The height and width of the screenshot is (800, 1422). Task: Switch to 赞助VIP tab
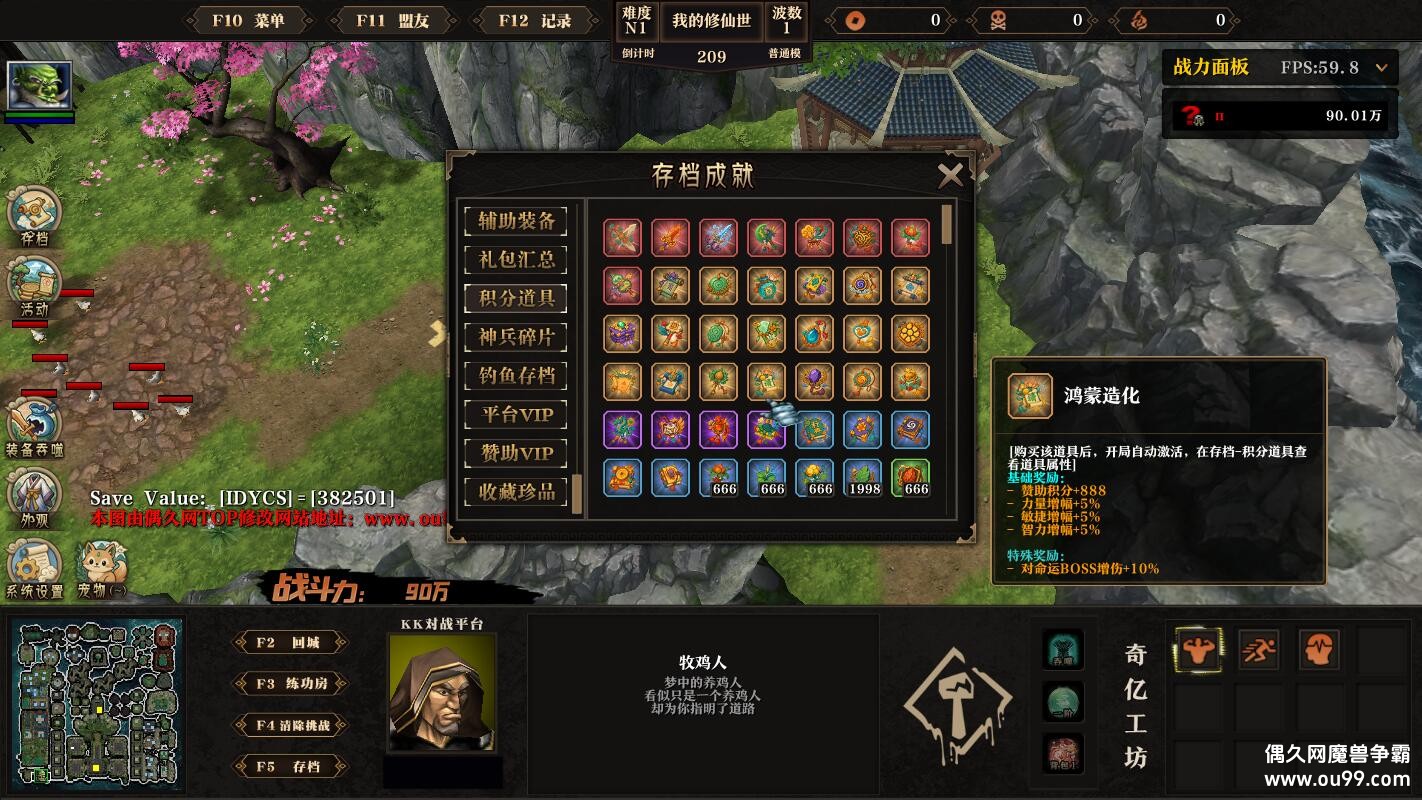click(x=516, y=453)
